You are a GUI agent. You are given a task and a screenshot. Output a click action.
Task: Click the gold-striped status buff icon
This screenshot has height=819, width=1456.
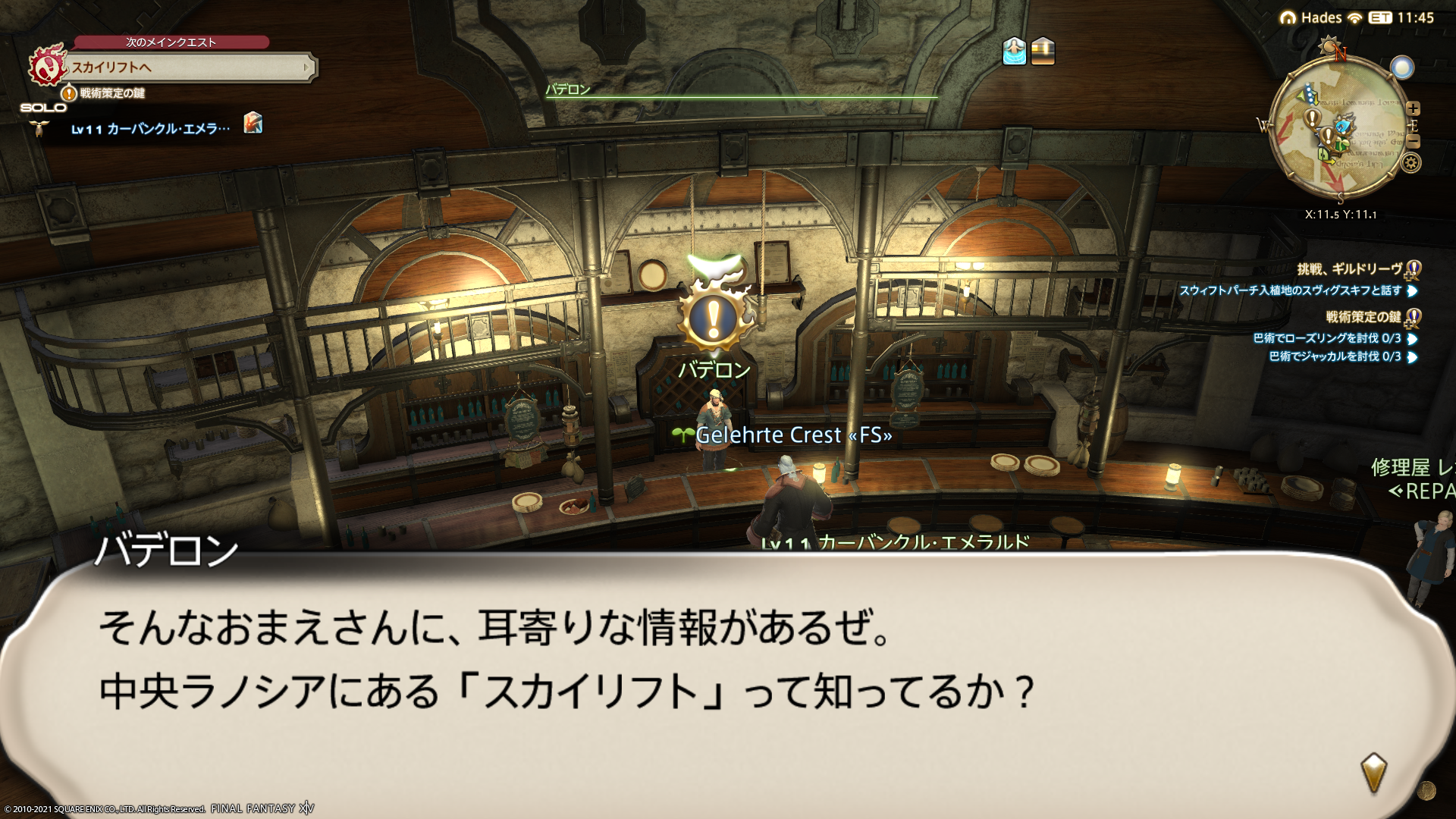click(1043, 51)
